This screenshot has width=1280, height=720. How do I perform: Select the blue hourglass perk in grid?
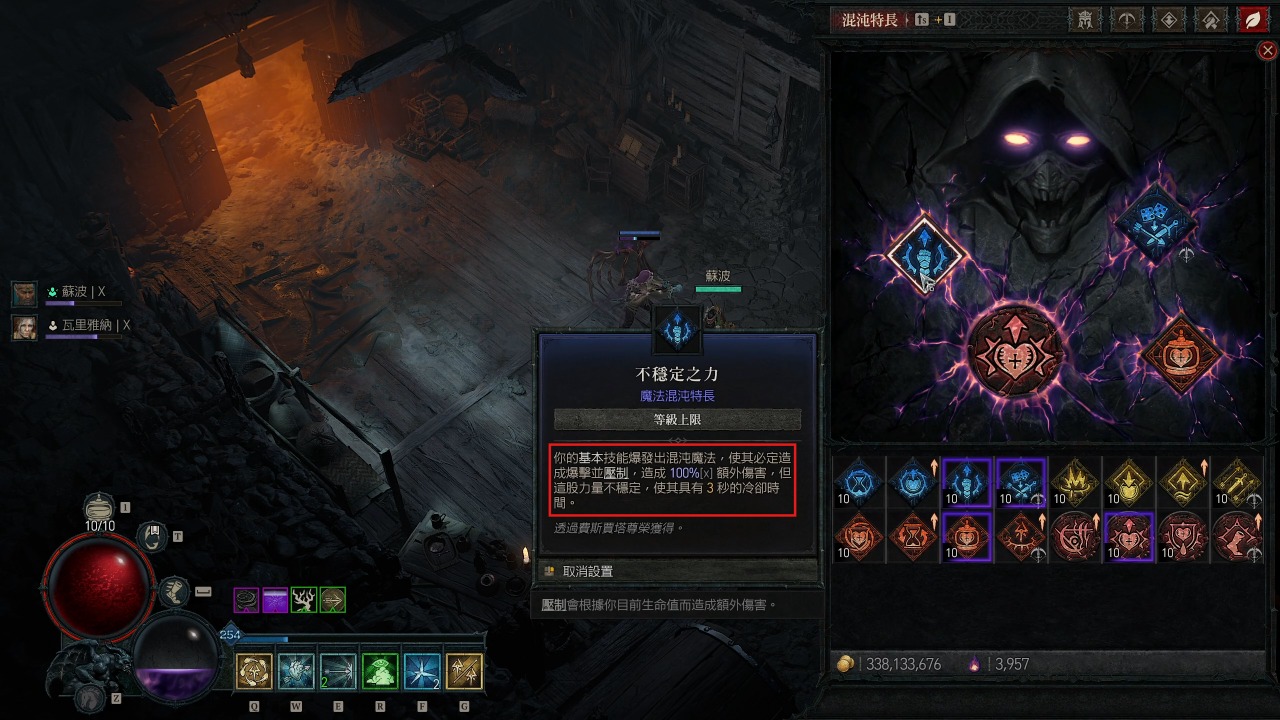click(859, 483)
